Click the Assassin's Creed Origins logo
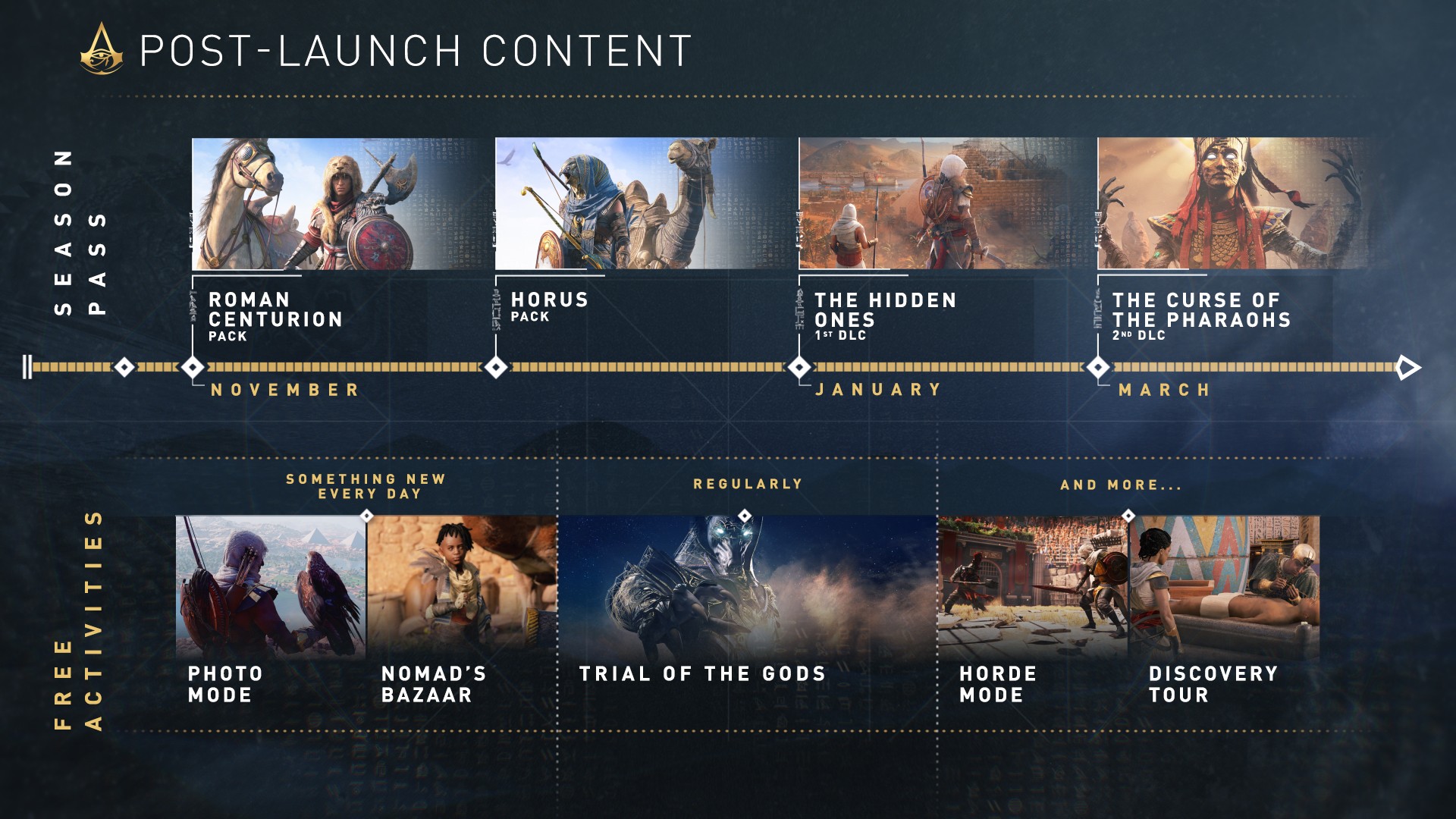This screenshot has width=1456, height=819. click(x=102, y=50)
